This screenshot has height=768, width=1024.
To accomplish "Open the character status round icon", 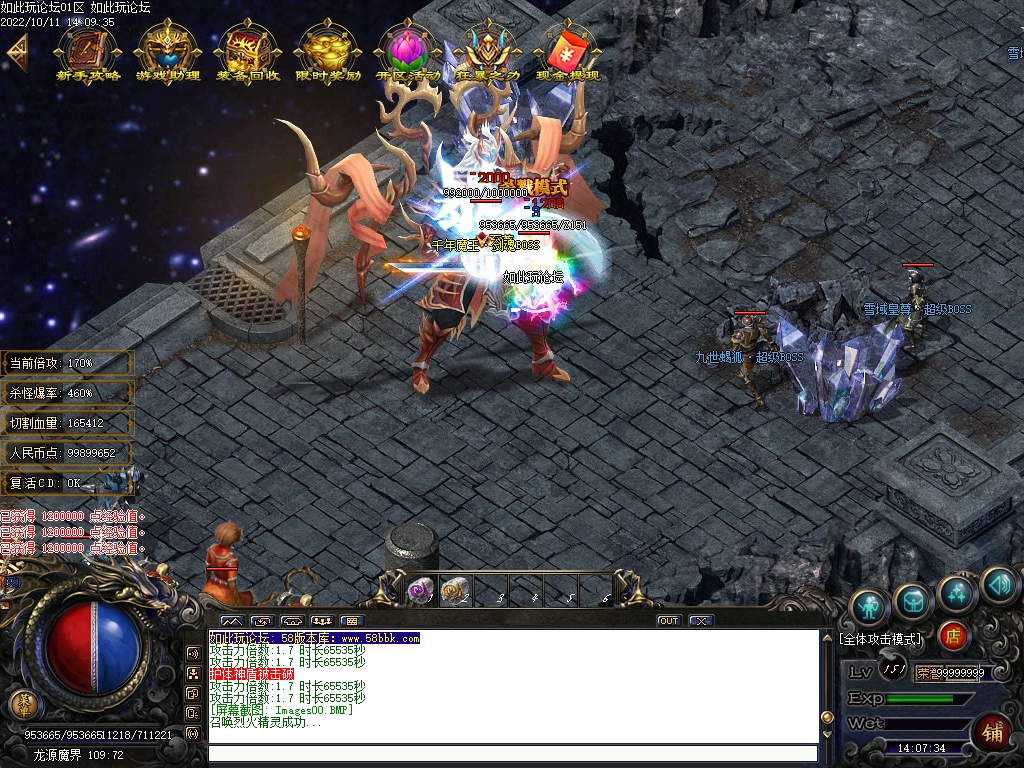I will pyautogui.click(x=869, y=606).
